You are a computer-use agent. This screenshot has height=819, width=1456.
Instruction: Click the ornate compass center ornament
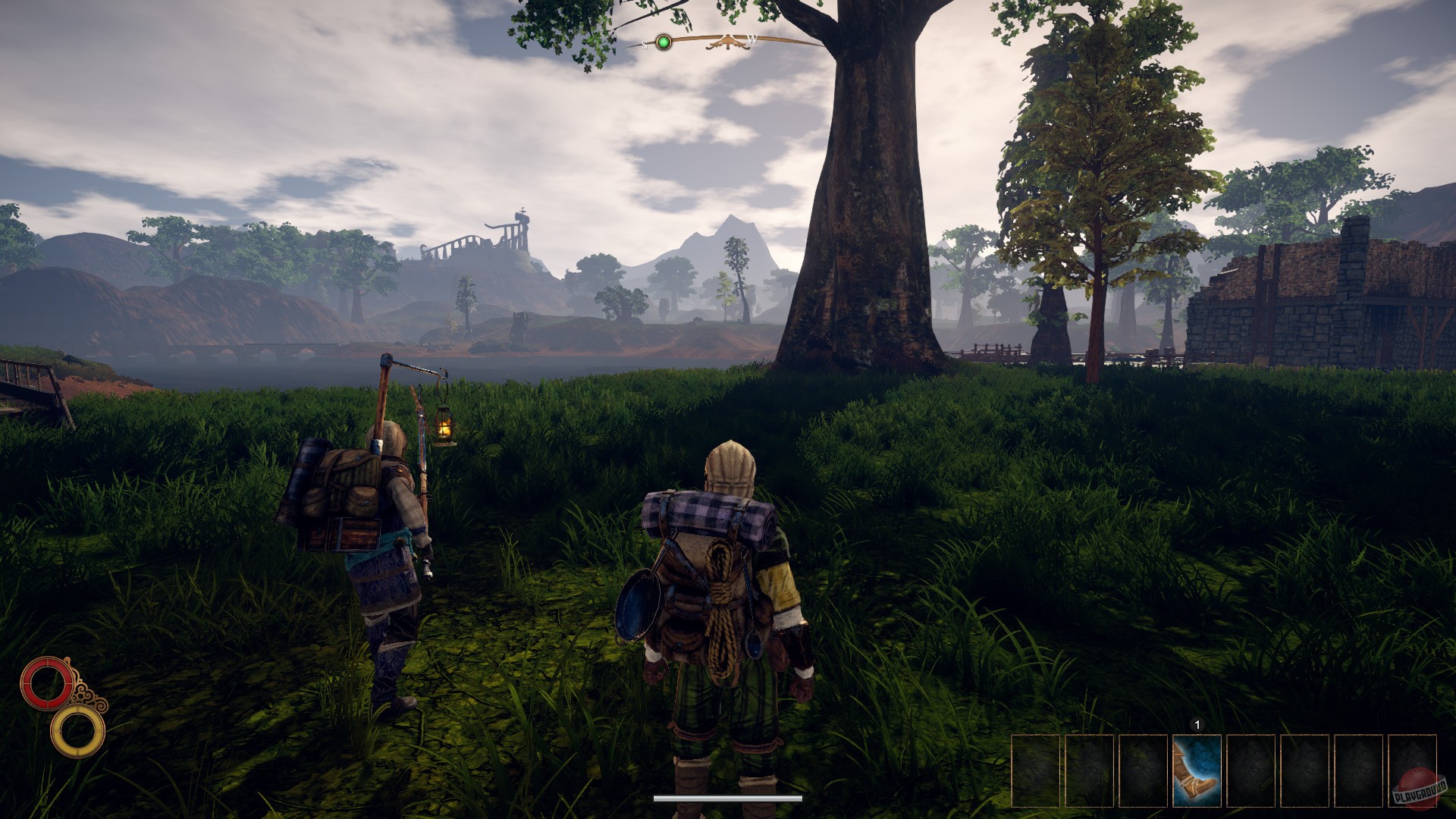[726, 43]
